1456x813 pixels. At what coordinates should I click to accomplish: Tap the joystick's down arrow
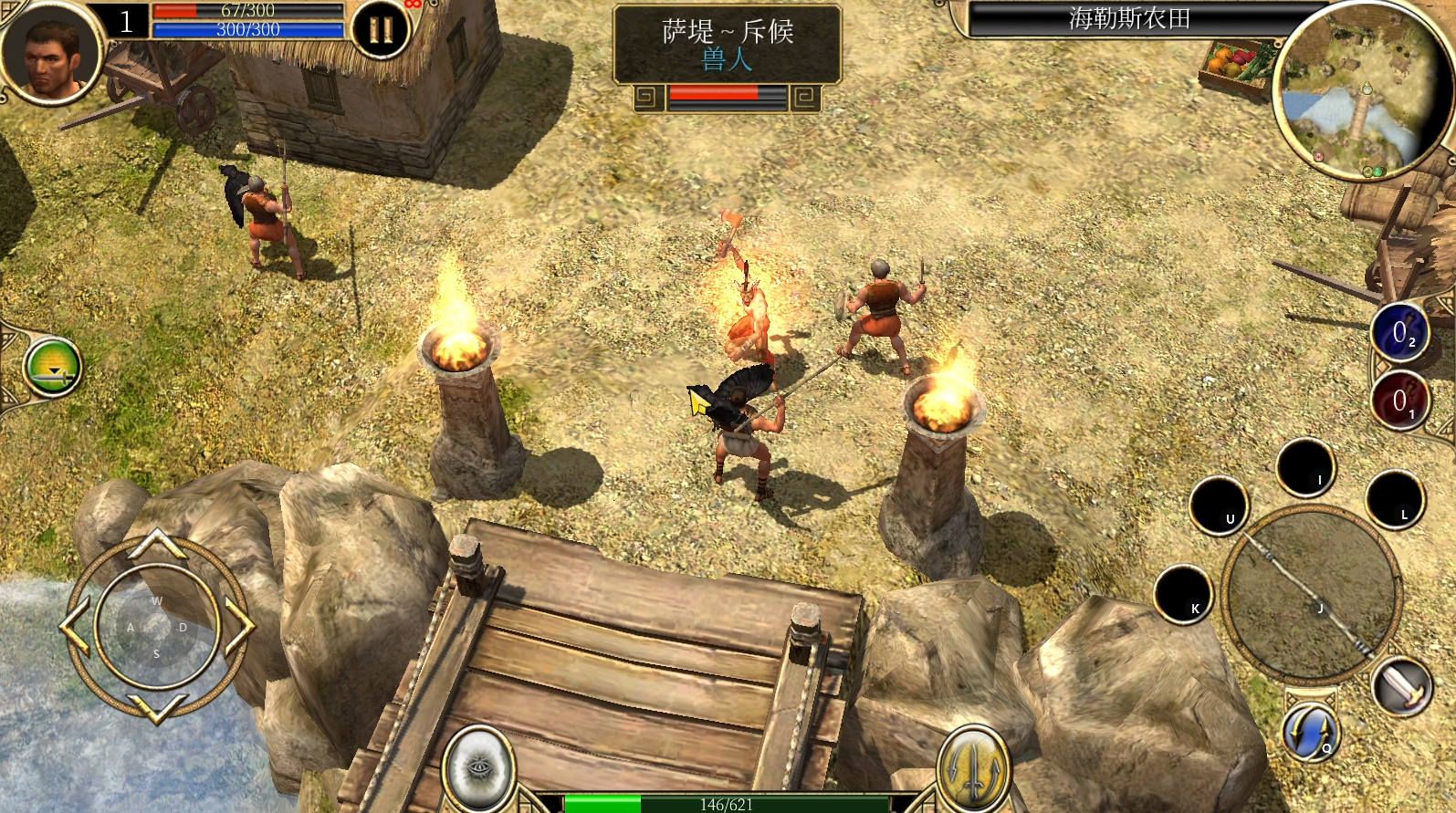156,706
